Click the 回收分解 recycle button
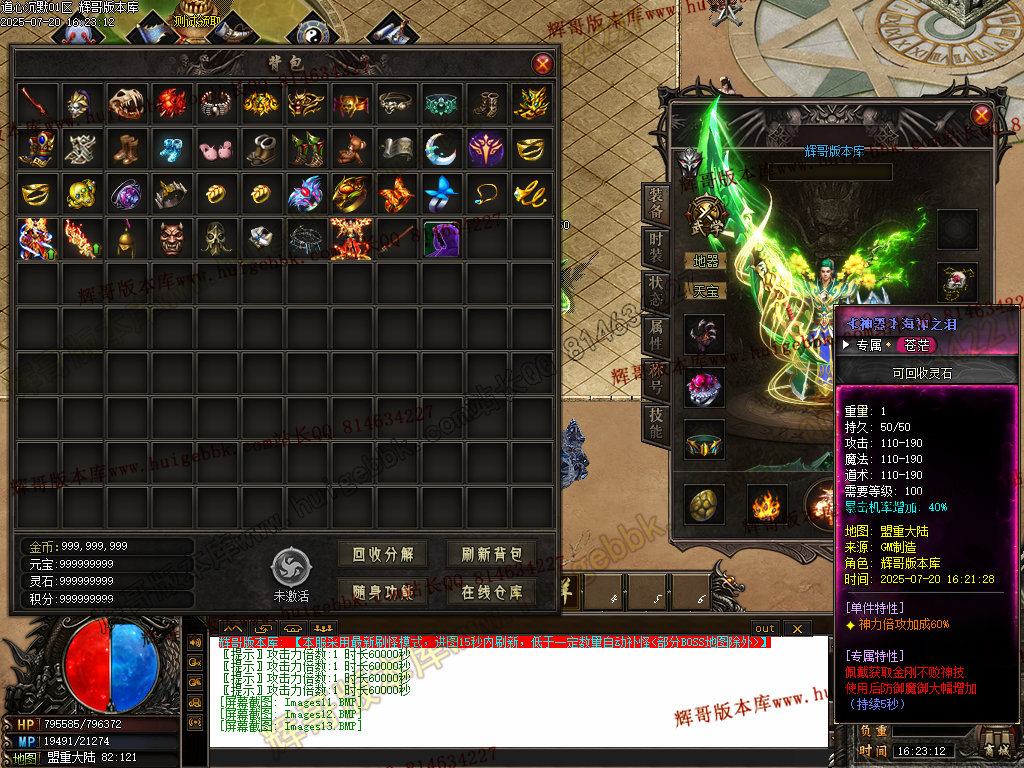The height and width of the screenshot is (768, 1024). tap(382, 555)
